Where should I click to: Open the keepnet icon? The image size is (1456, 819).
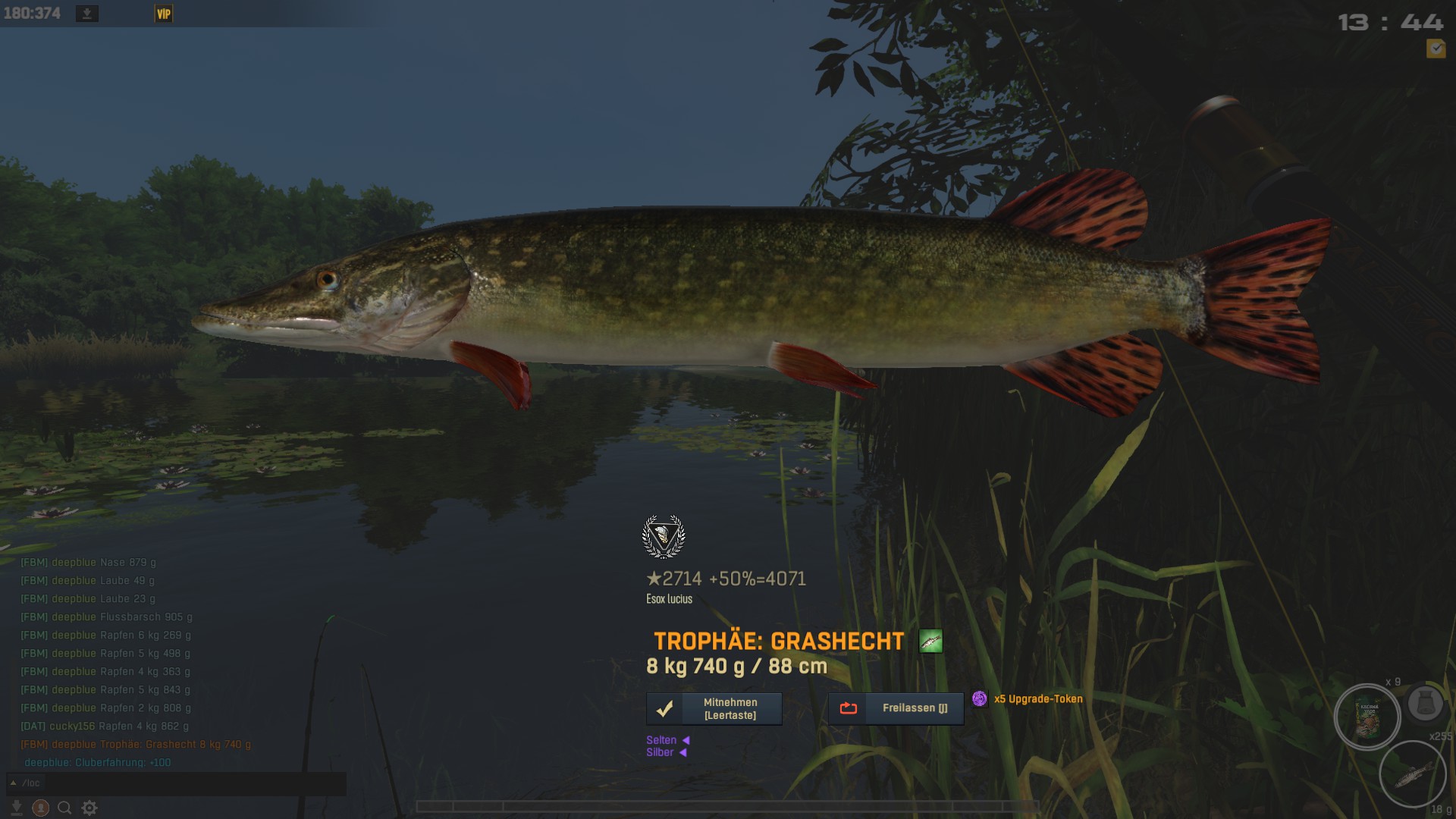1425,703
